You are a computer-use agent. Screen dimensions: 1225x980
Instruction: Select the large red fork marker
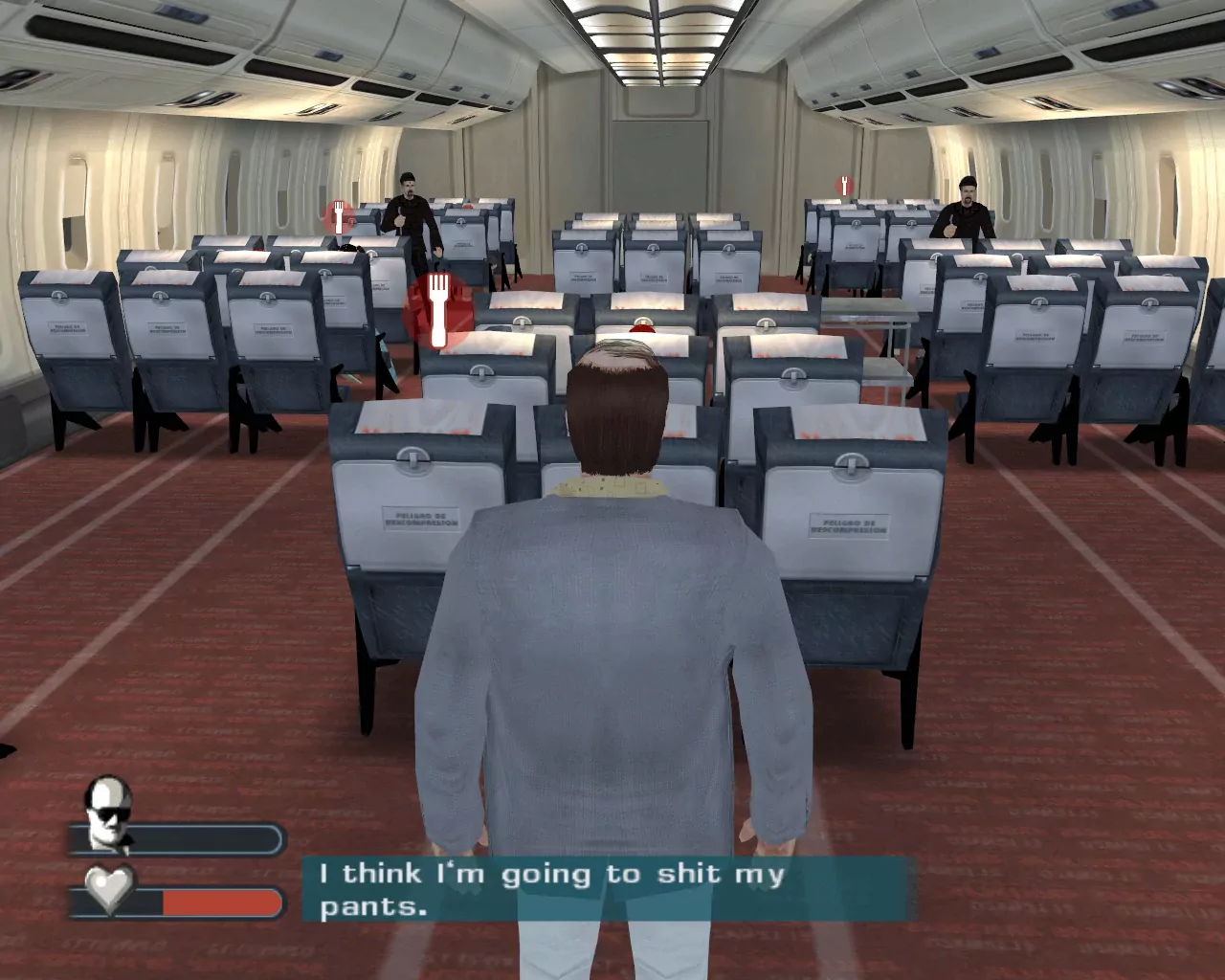tap(438, 309)
